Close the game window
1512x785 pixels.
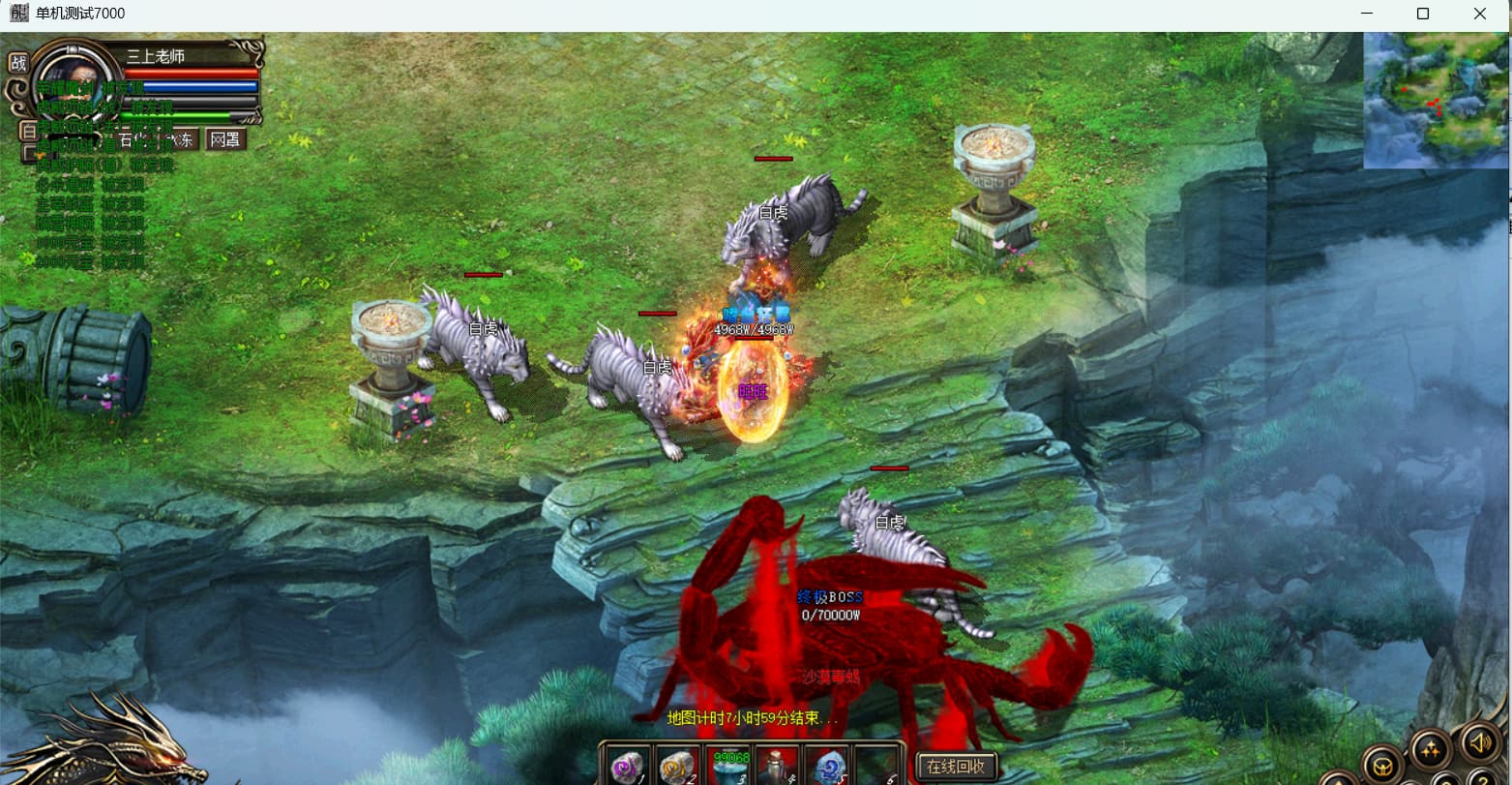tap(1480, 14)
